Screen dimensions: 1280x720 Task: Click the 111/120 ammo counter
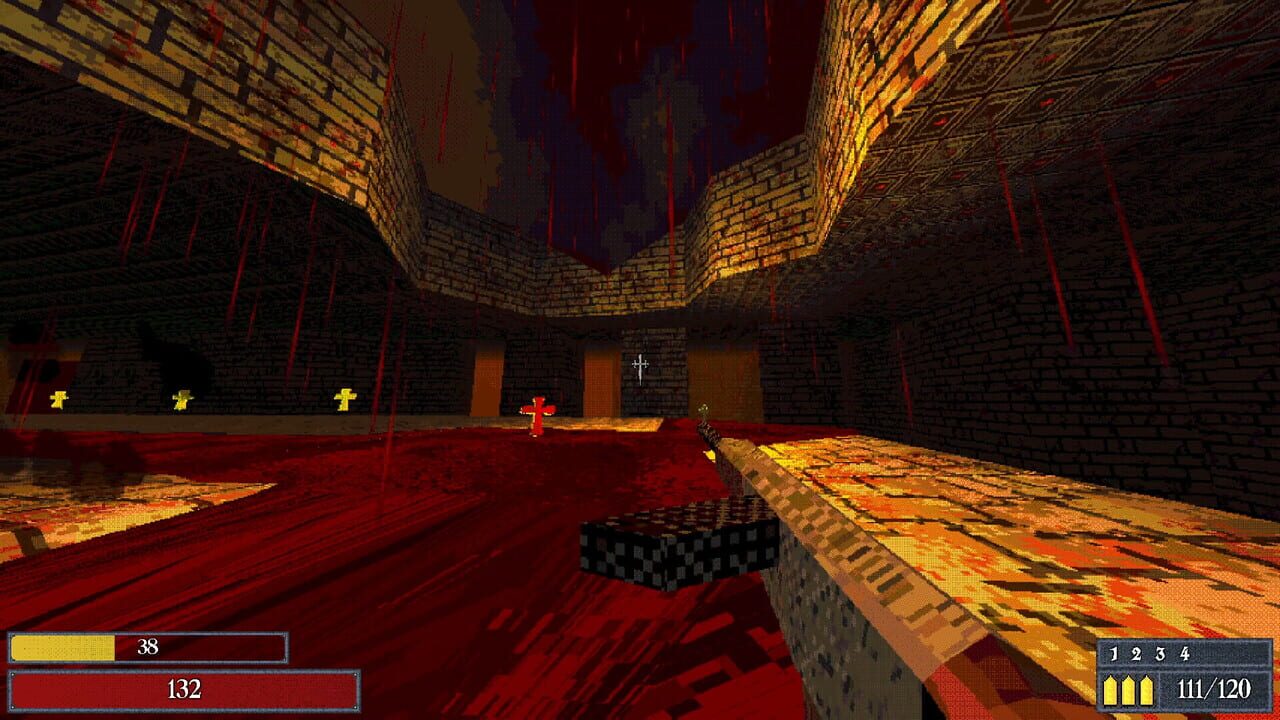1215,688
